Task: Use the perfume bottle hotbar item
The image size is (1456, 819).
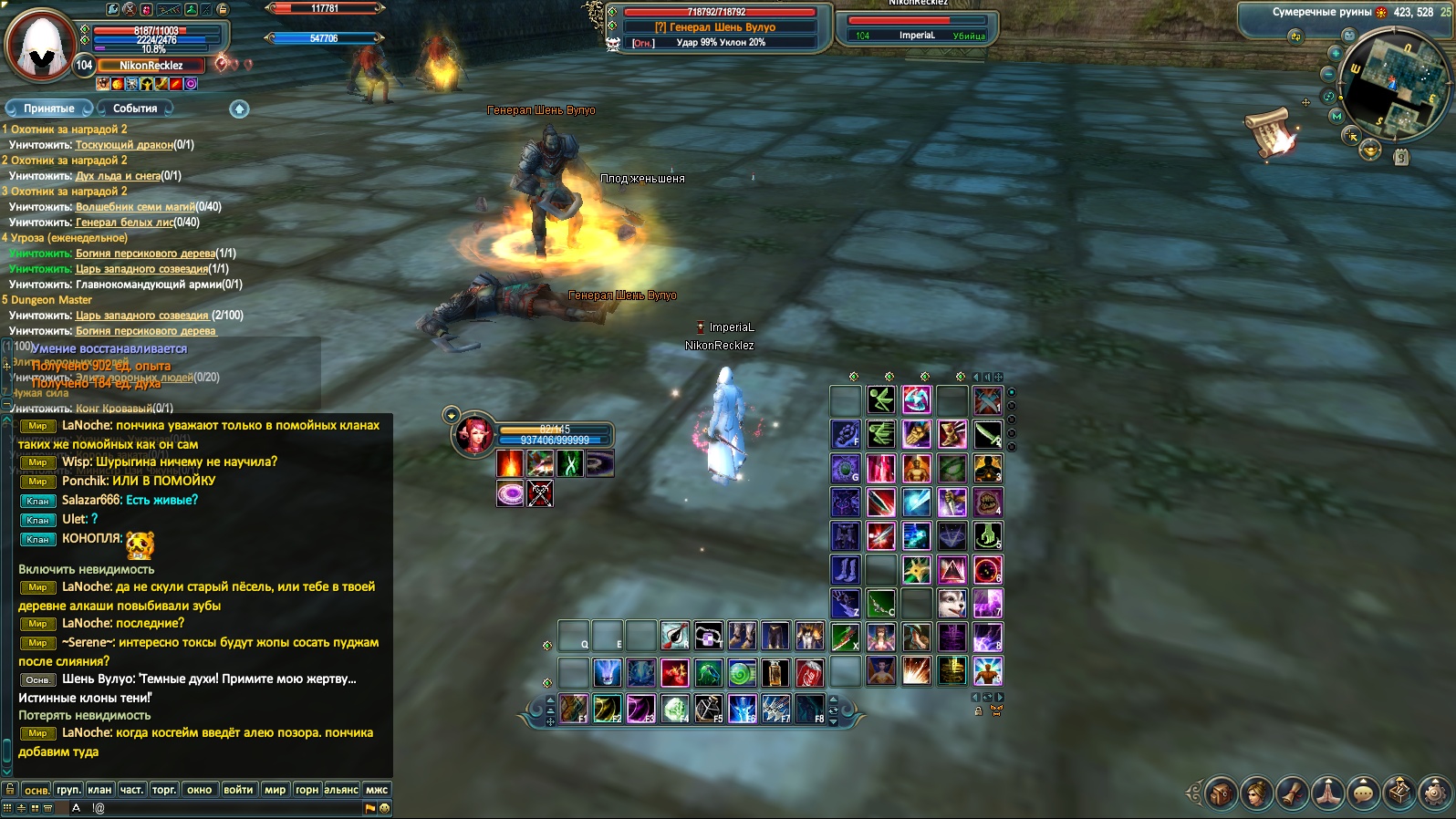Action: 775,673
